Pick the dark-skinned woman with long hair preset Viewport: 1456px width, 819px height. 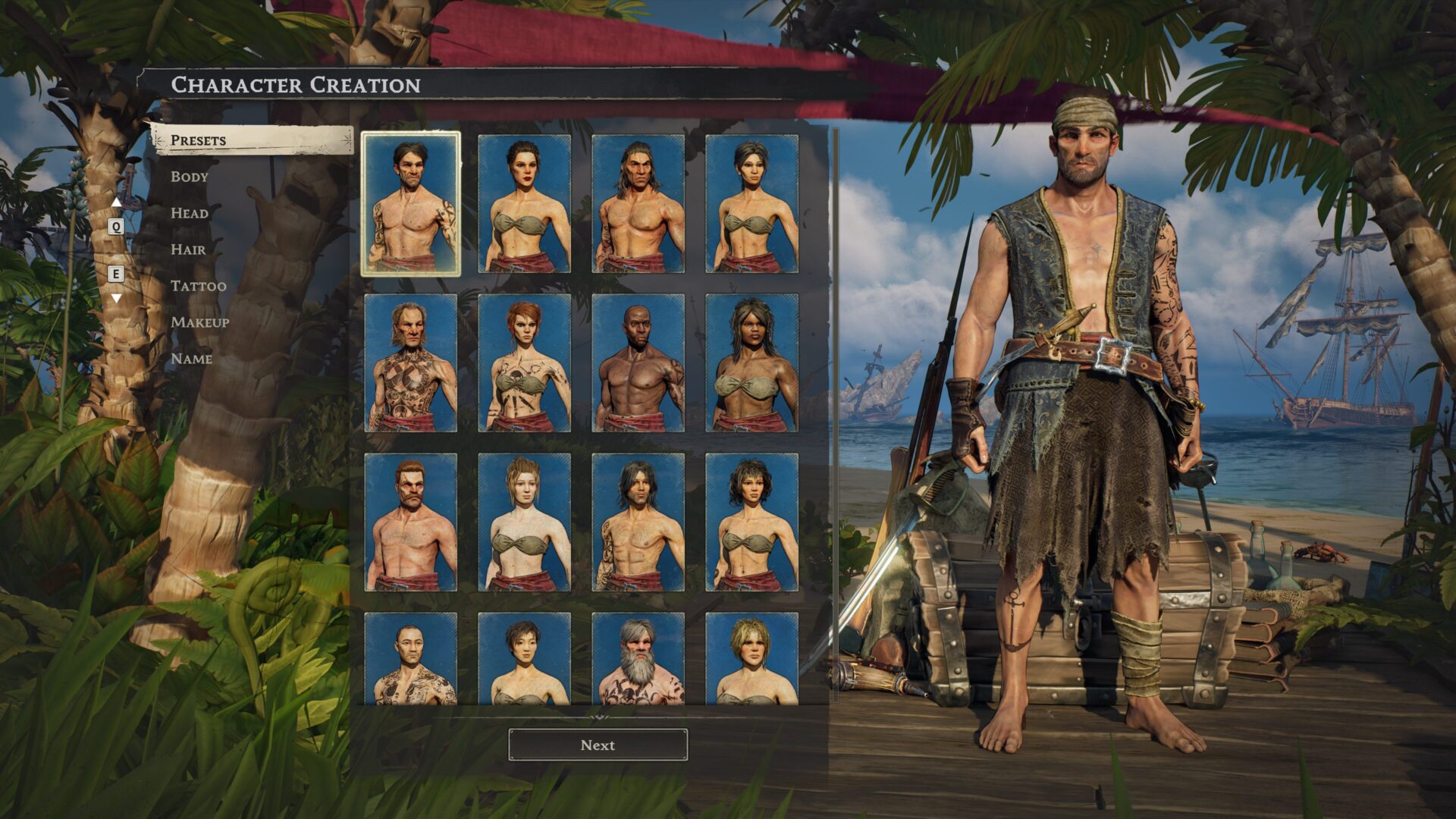tap(752, 362)
